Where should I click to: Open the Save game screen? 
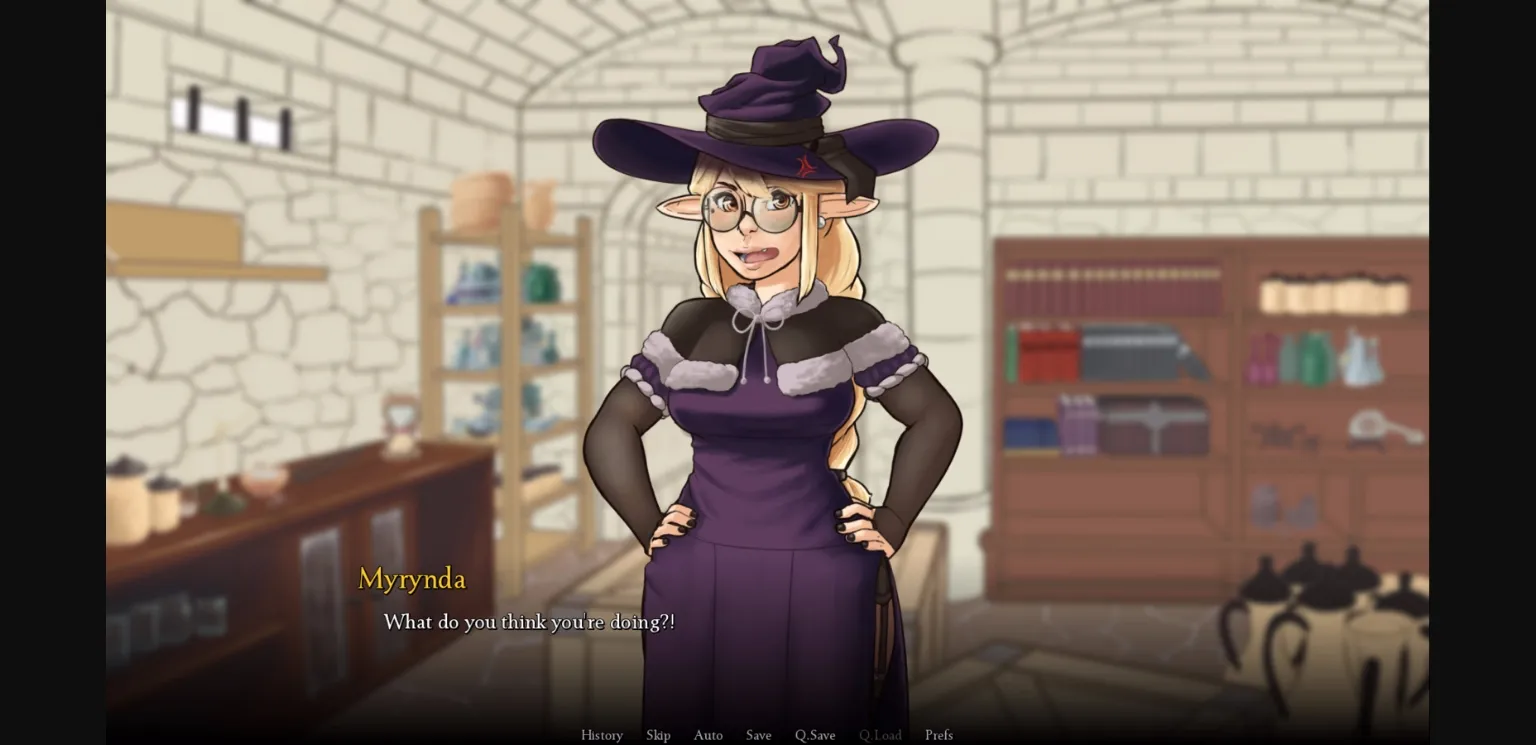click(x=758, y=735)
